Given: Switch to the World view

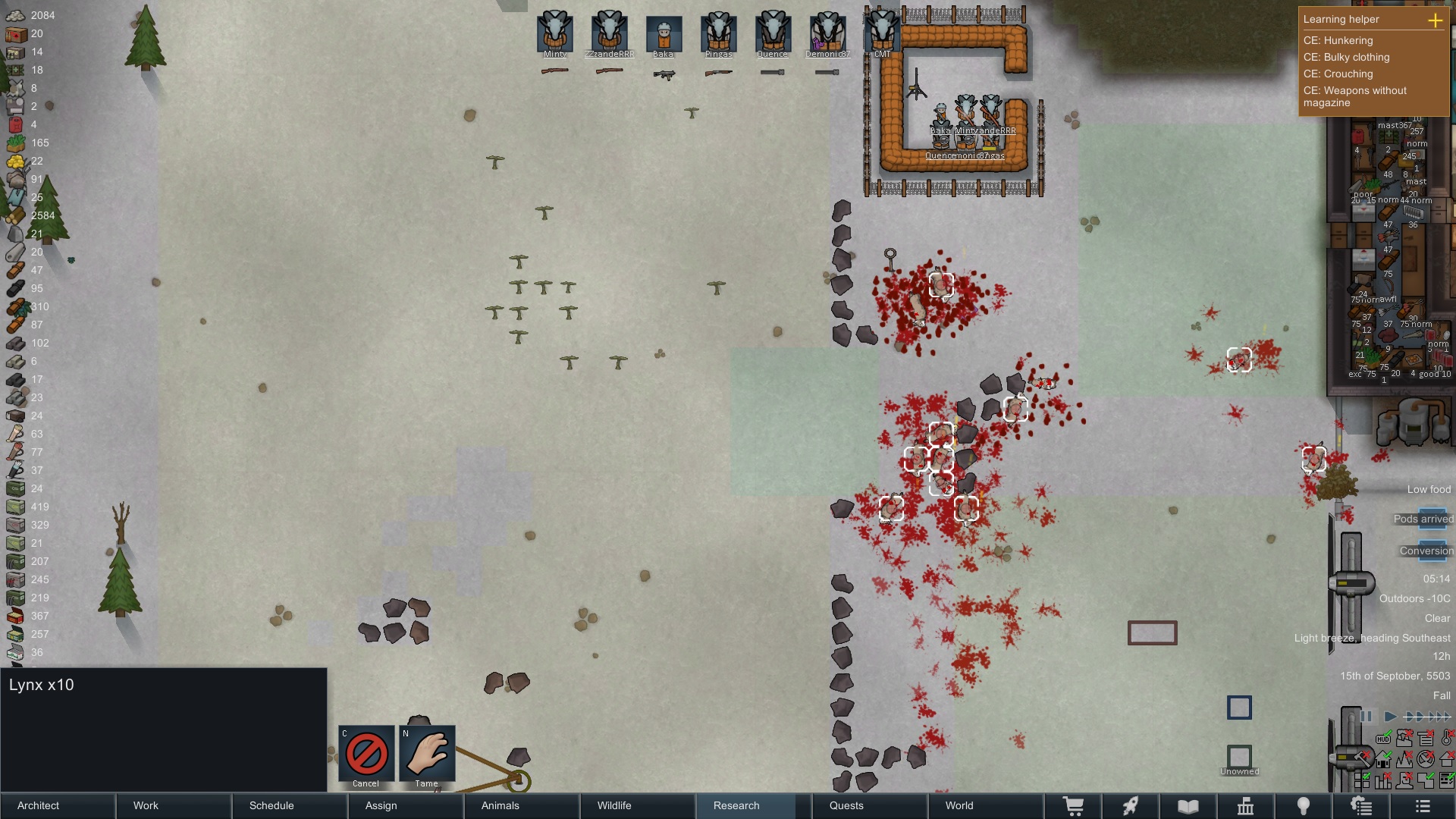Looking at the screenshot, I should click(x=984, y=805).
